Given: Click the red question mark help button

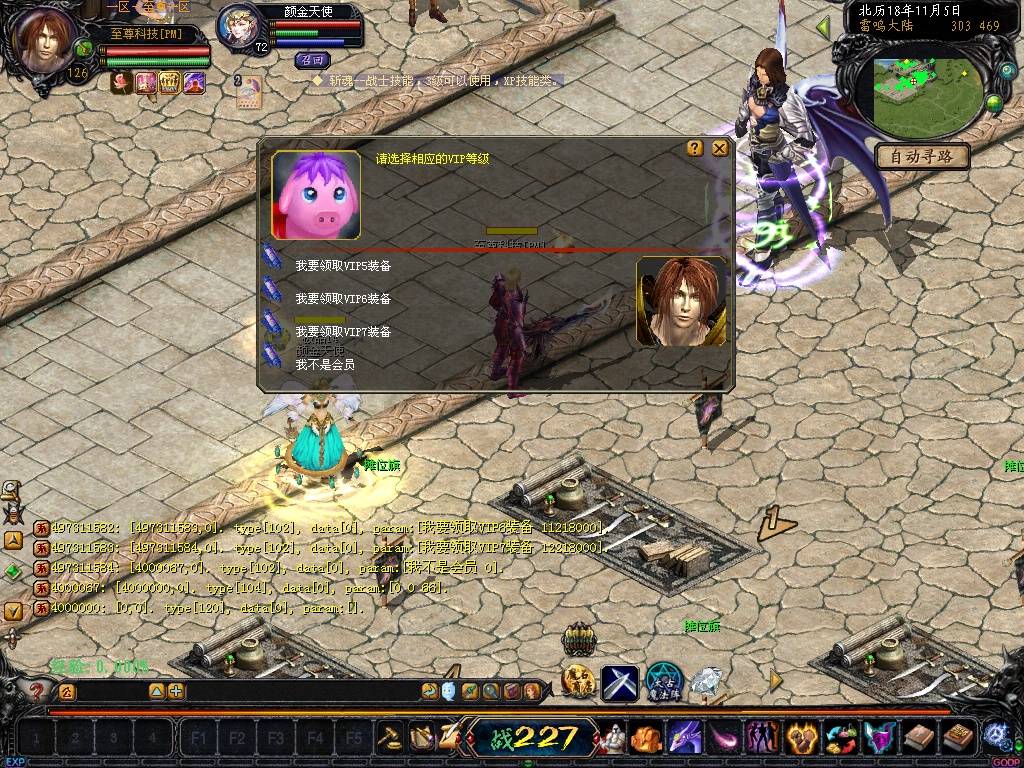Looking at the screenshot, I should (38, 690).
